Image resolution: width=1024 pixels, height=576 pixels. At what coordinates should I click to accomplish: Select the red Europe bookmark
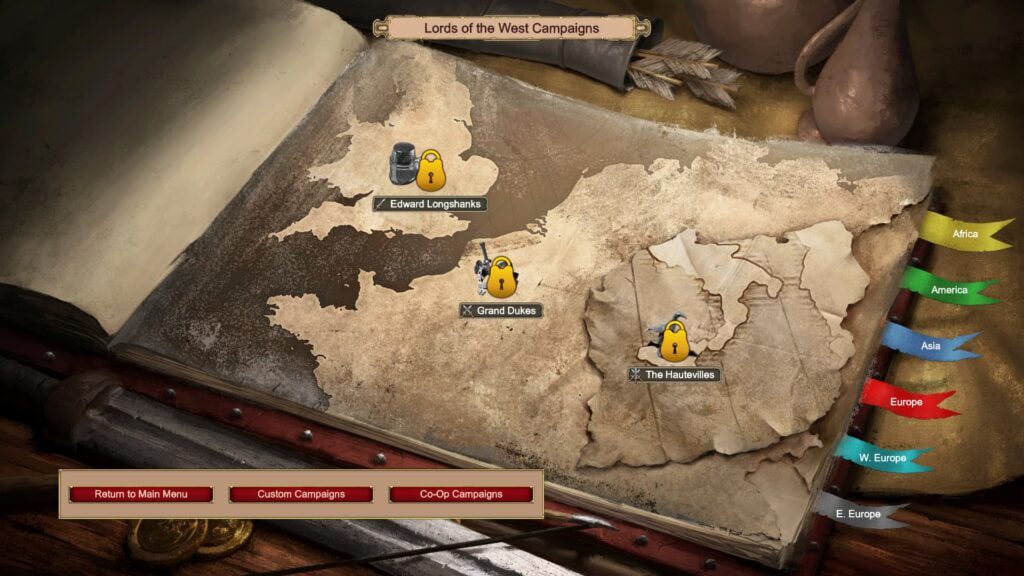pos(906,402)
